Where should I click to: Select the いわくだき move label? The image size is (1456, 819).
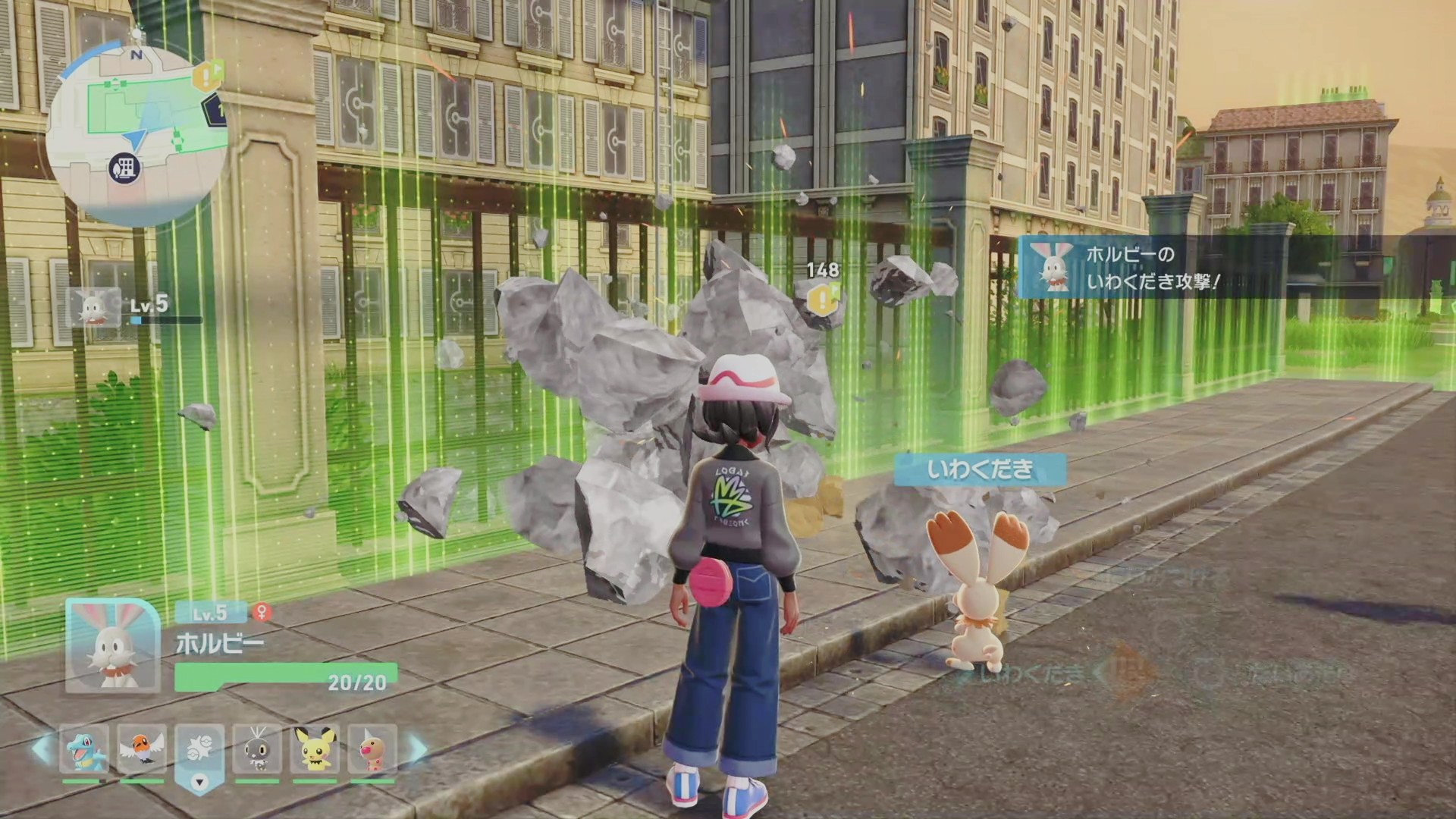tap(980, 469)
